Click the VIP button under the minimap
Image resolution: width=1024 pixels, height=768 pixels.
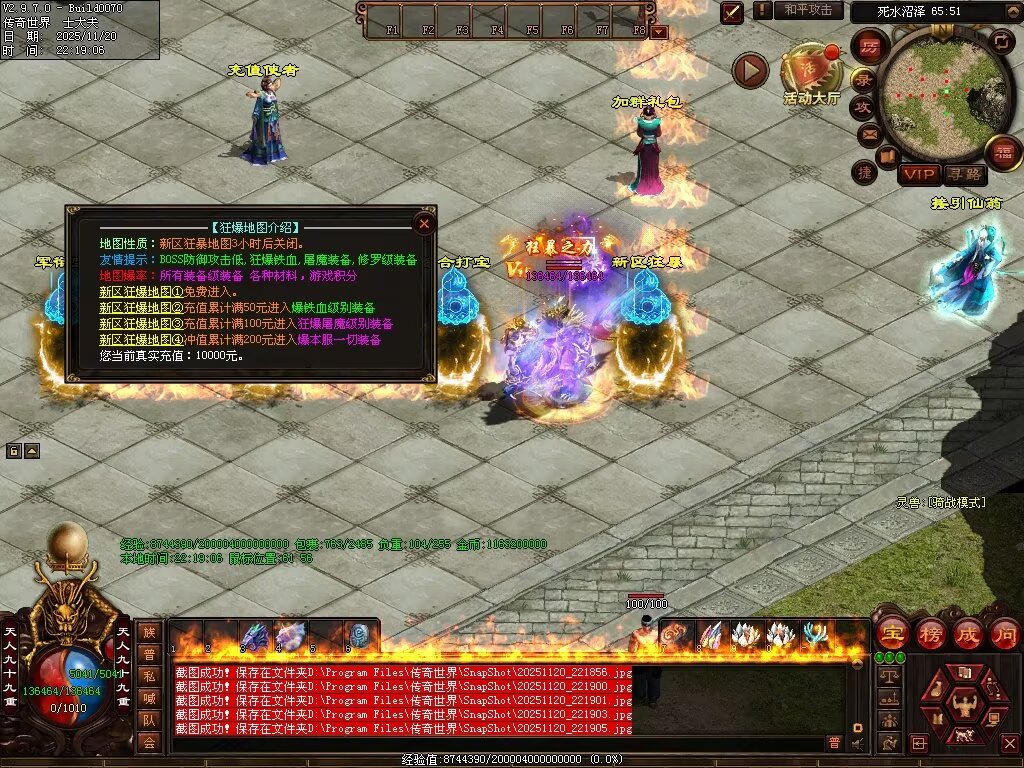coord(918,175)
